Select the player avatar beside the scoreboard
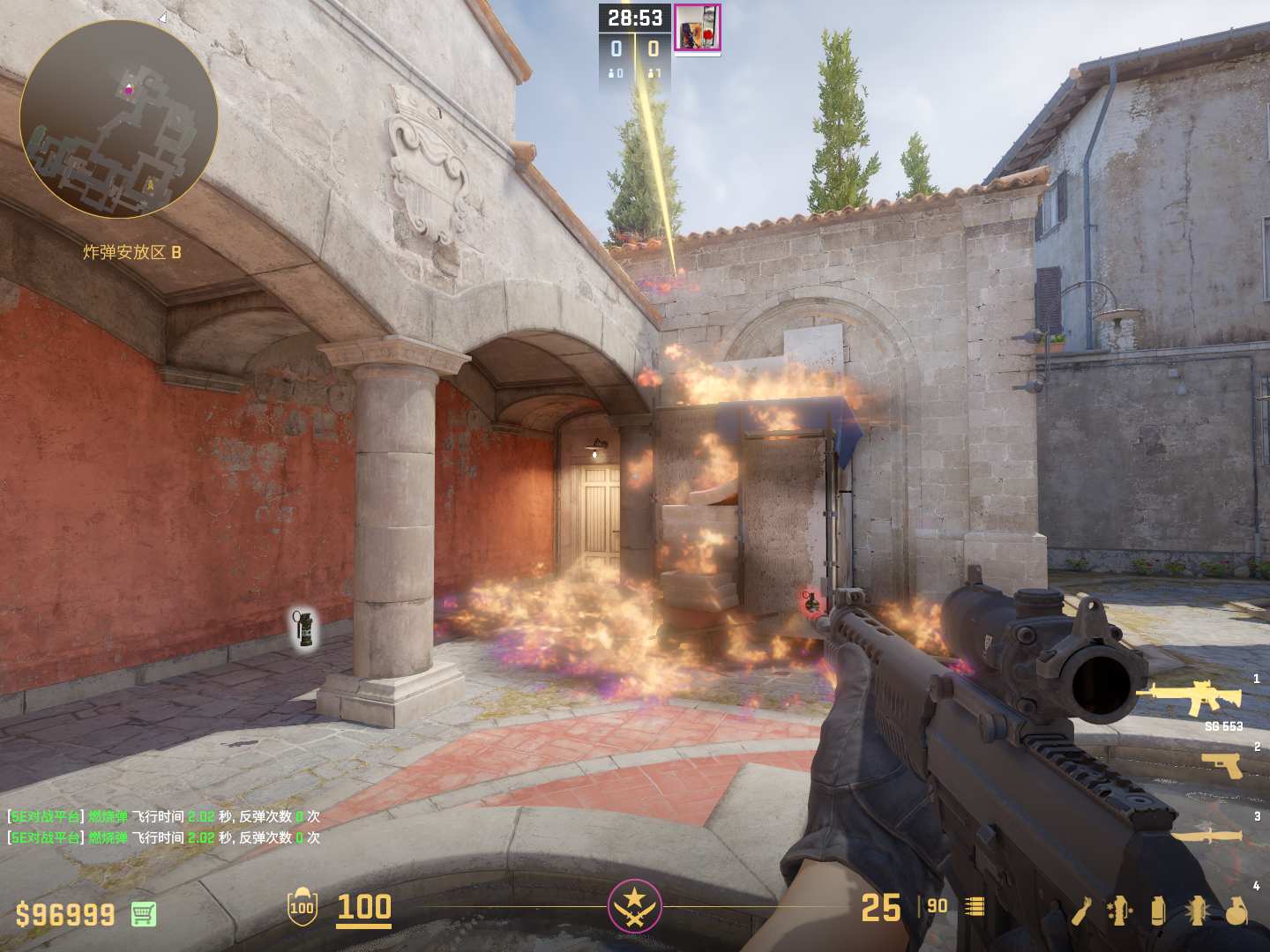This screenshot has width=1270, height=952. (698, 28)
